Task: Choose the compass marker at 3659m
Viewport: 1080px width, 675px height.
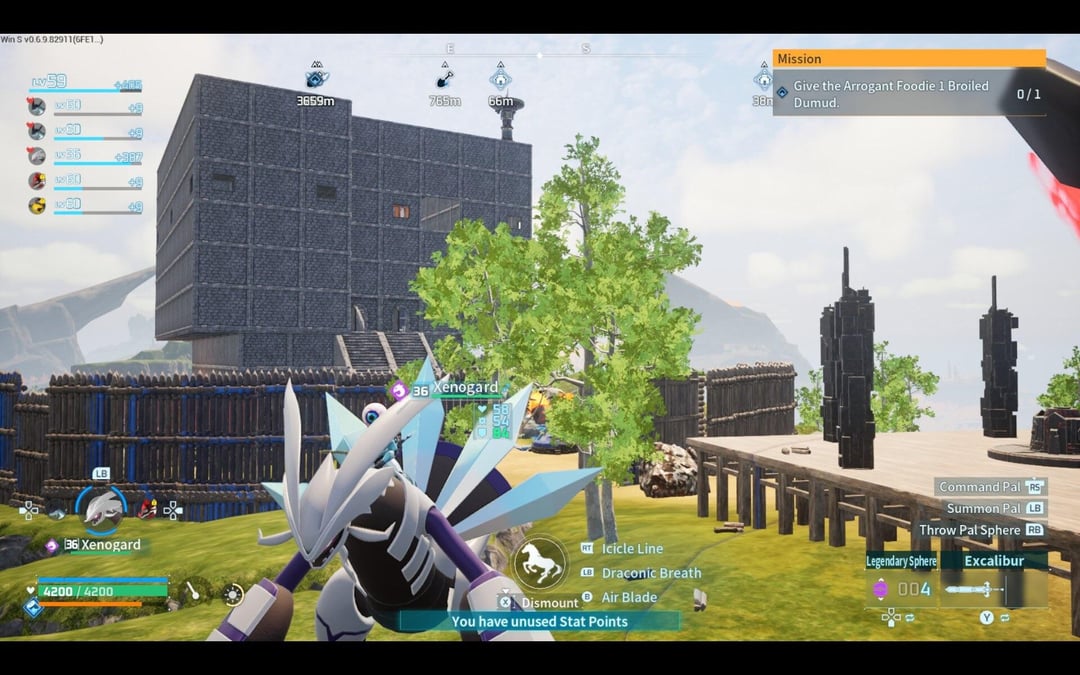Action: tap(316, 78)
